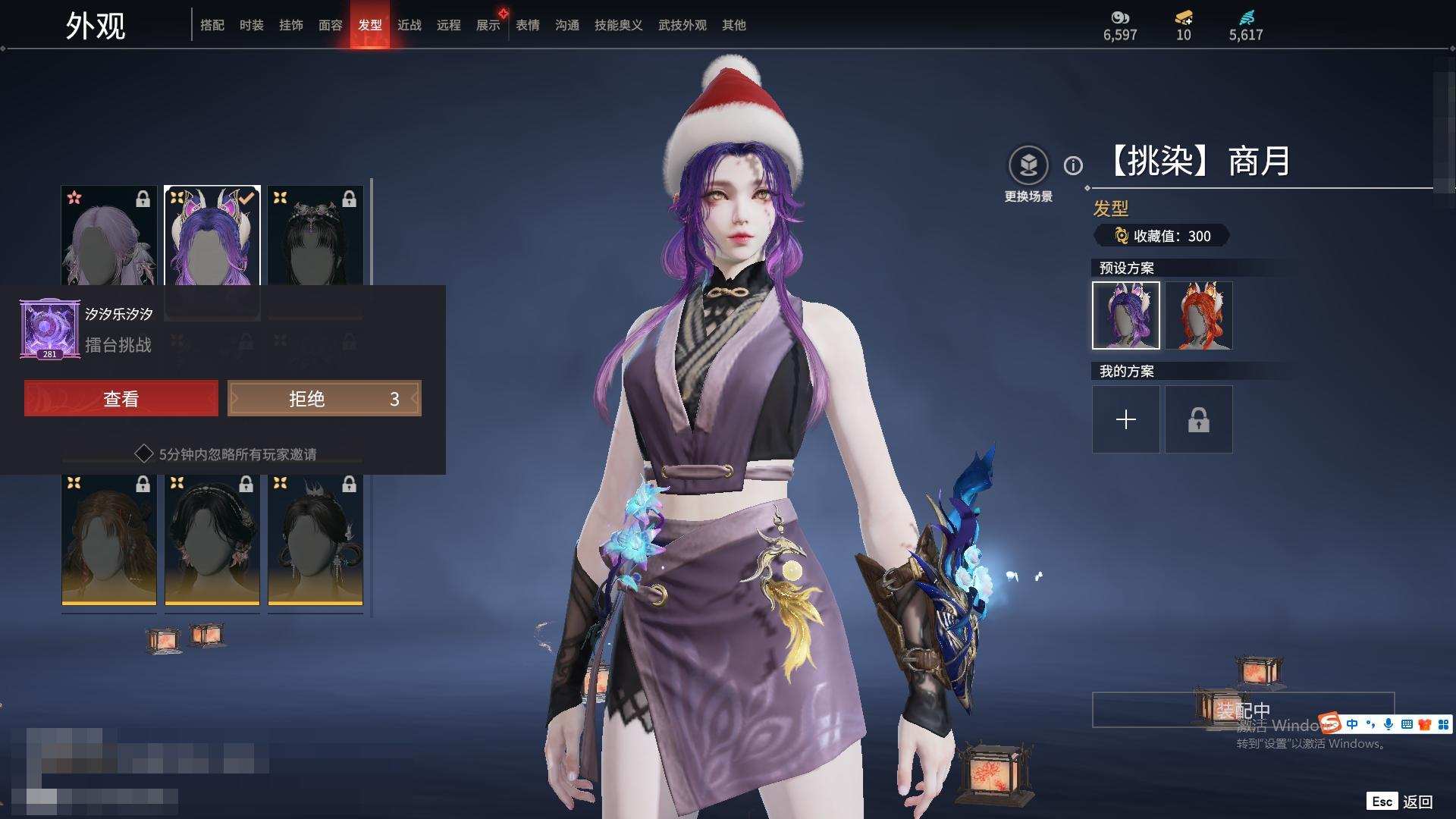Viewport: 1456px width, 819px height.
Task: Open the 其他 tab
Action: tap(734, 25)
